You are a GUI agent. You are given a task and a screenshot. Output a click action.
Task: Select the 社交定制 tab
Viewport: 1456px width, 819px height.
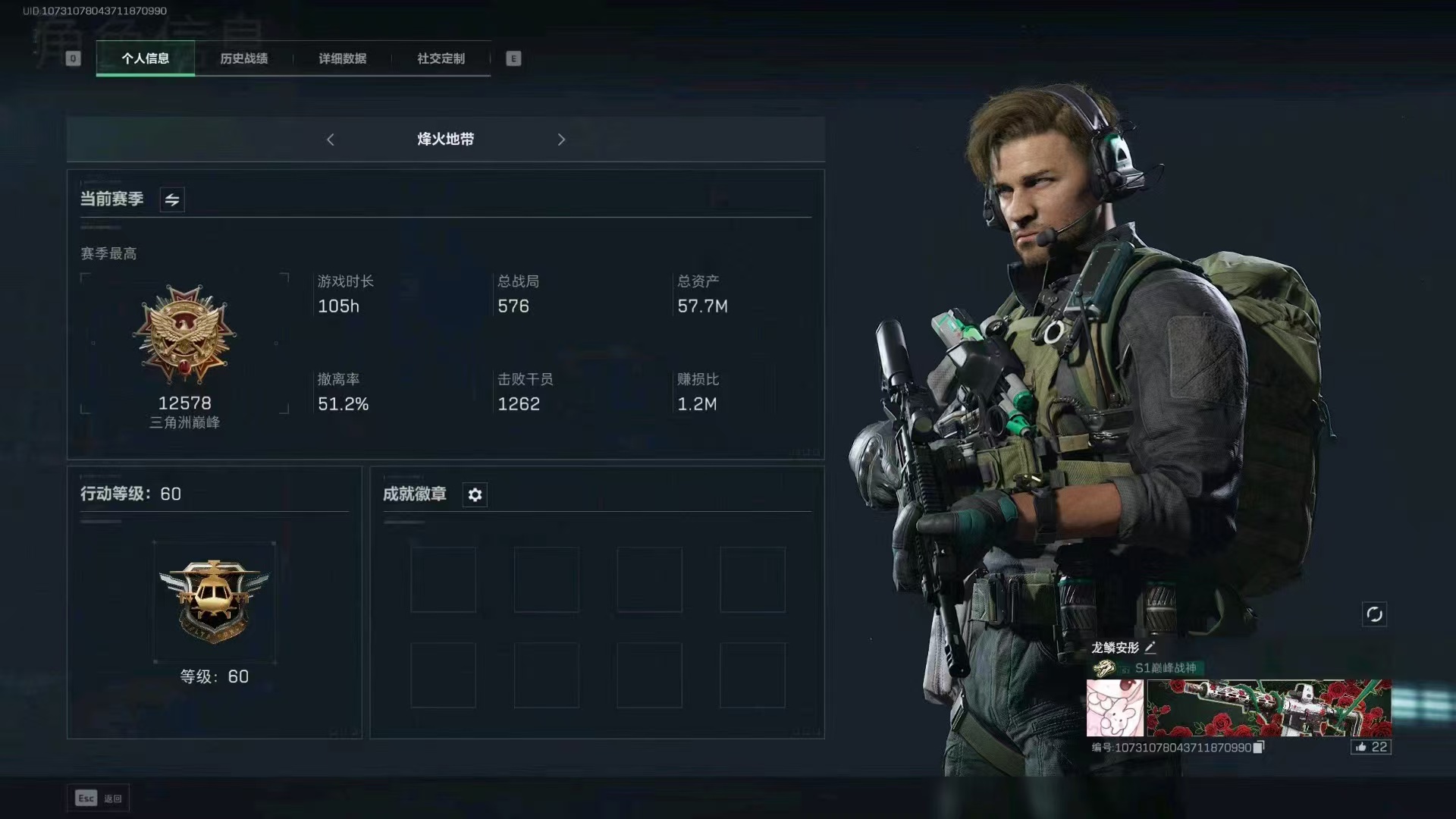coord(441,58)
